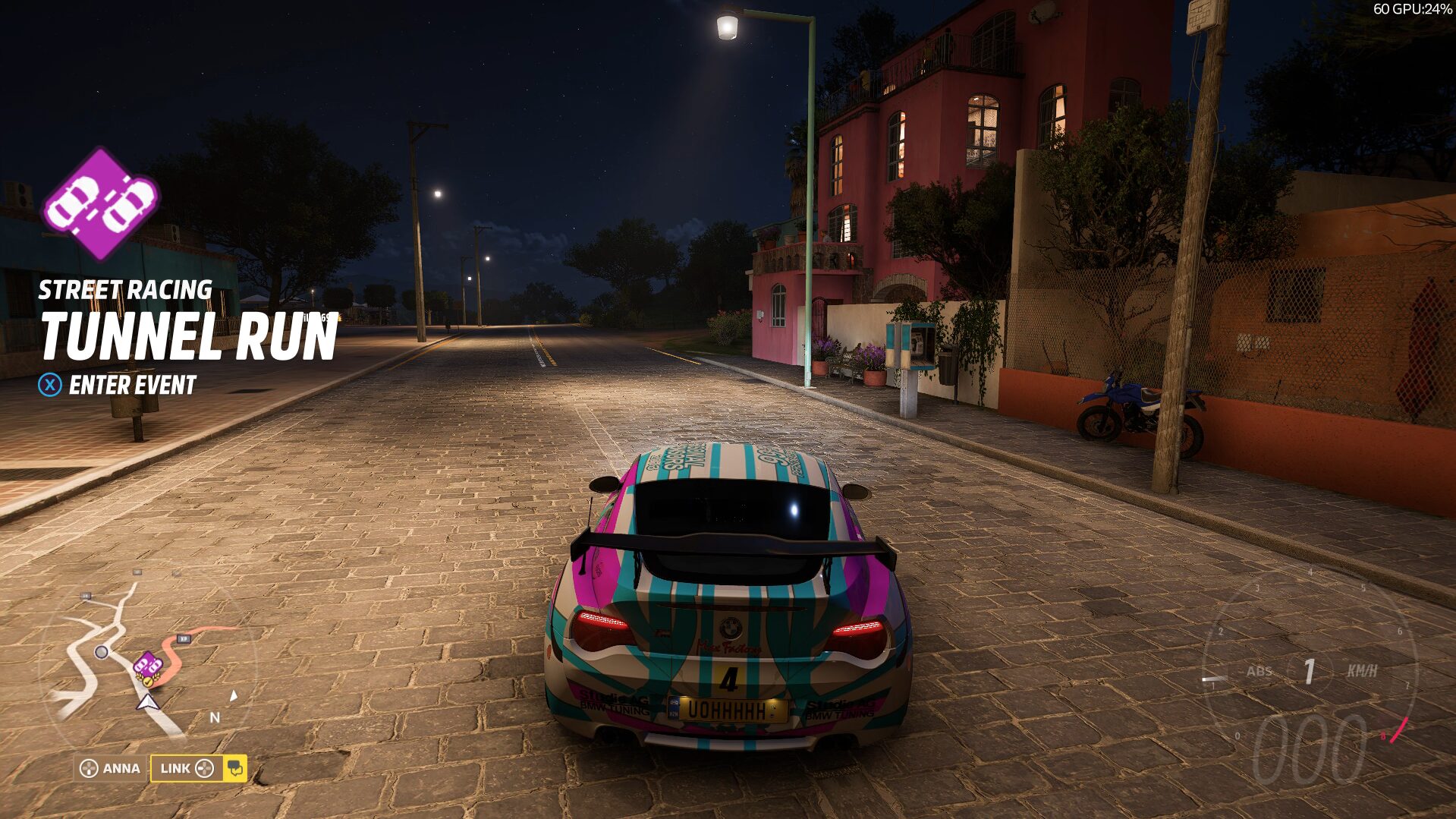Click the GPU usage readout in the top-right corner
Screen dimensions: 1456x819
(x=1413, y=10)
